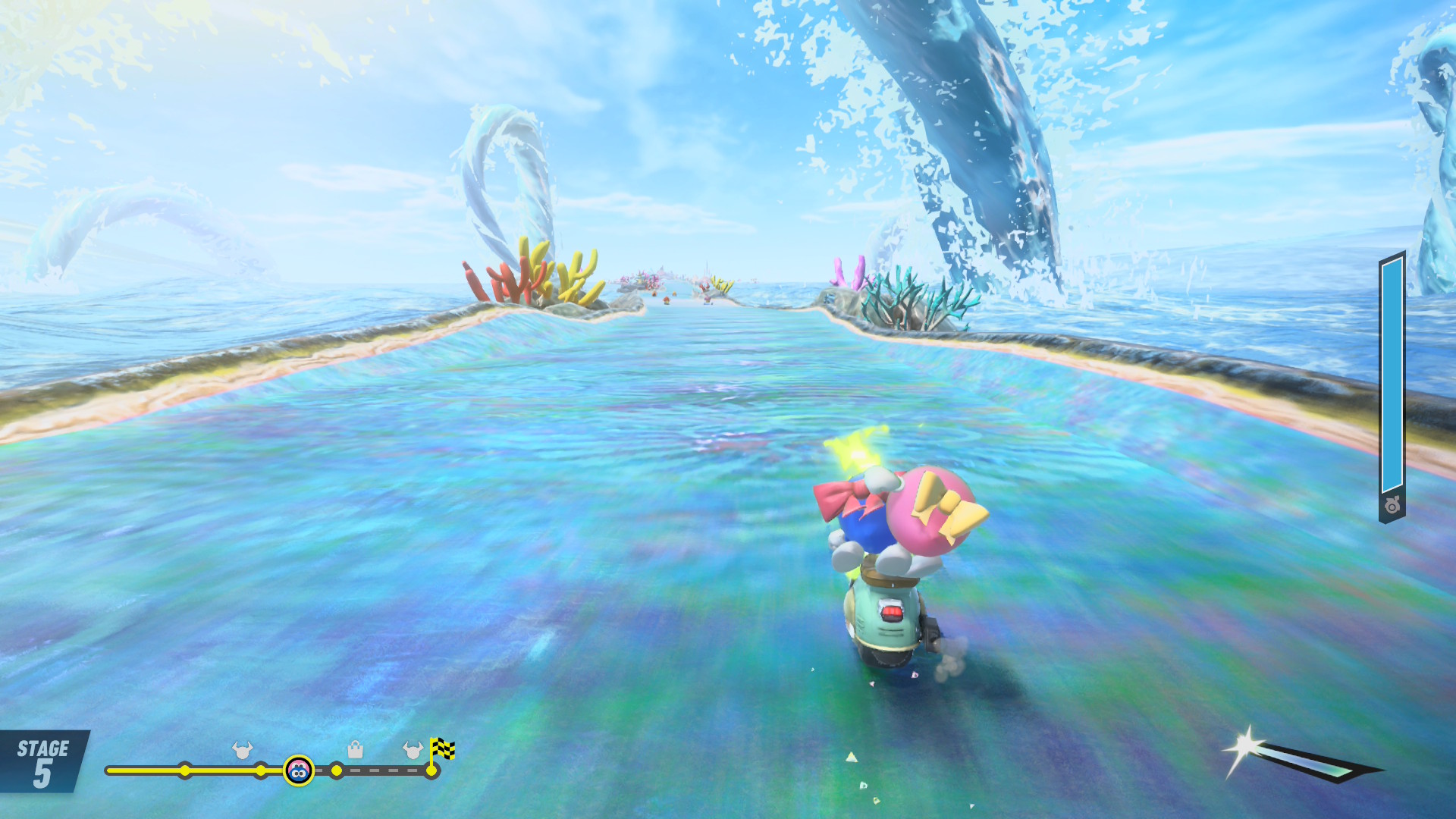Click the Stage 5 badge
Viewport: 1456px width, 819px height.
click(x=43, y=761)
